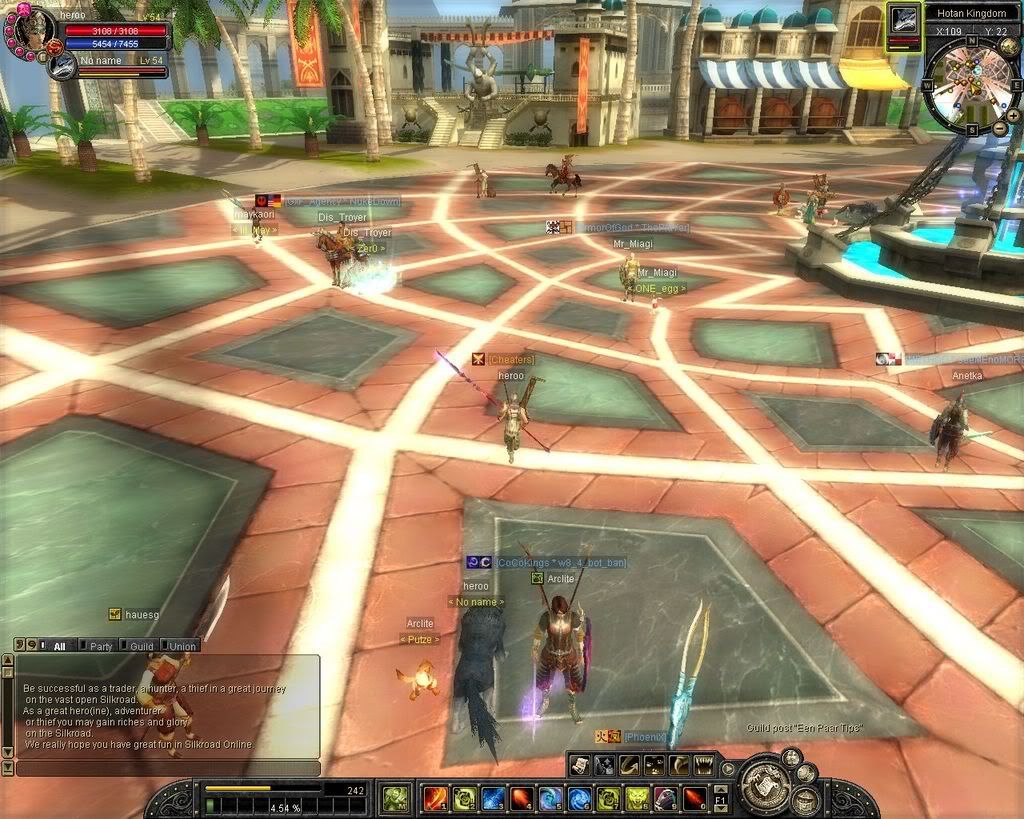Show the All chat tab
The image size is (1024, 819).
tap(56, 646)
